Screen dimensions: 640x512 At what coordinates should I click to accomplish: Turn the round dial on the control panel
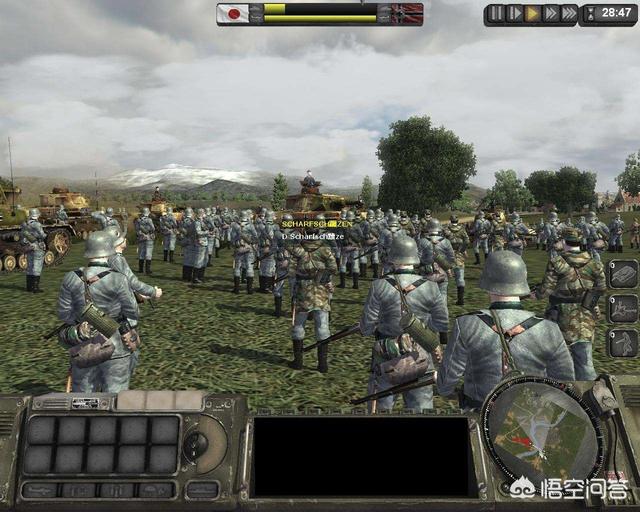pos(197,444)
